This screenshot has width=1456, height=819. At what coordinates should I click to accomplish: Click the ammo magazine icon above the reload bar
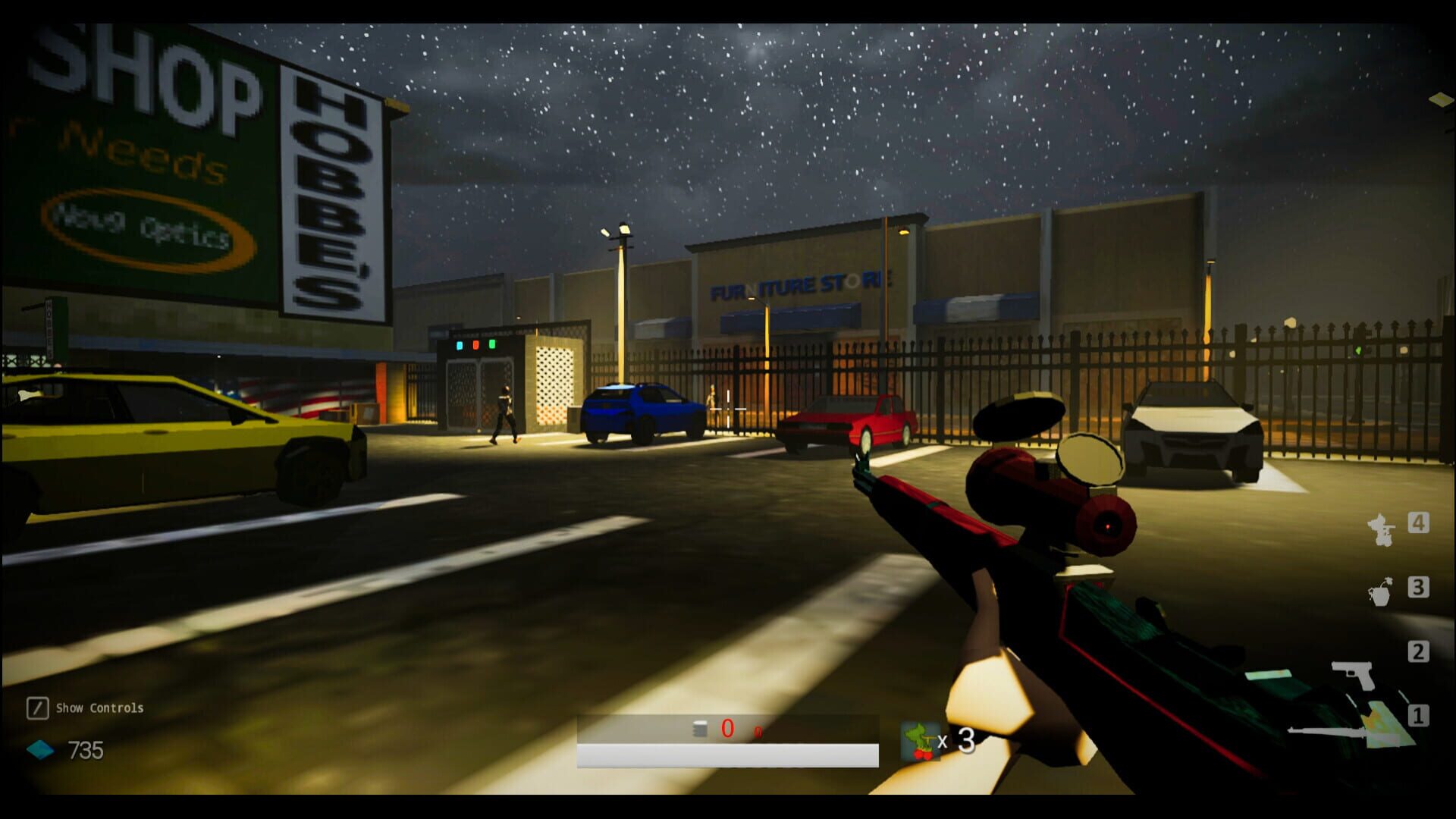(698, 730)
